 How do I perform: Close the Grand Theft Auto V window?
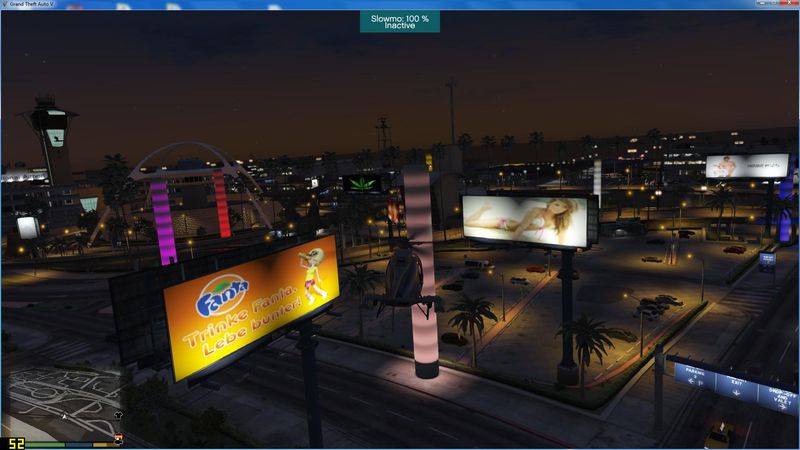tap(788, 5)
